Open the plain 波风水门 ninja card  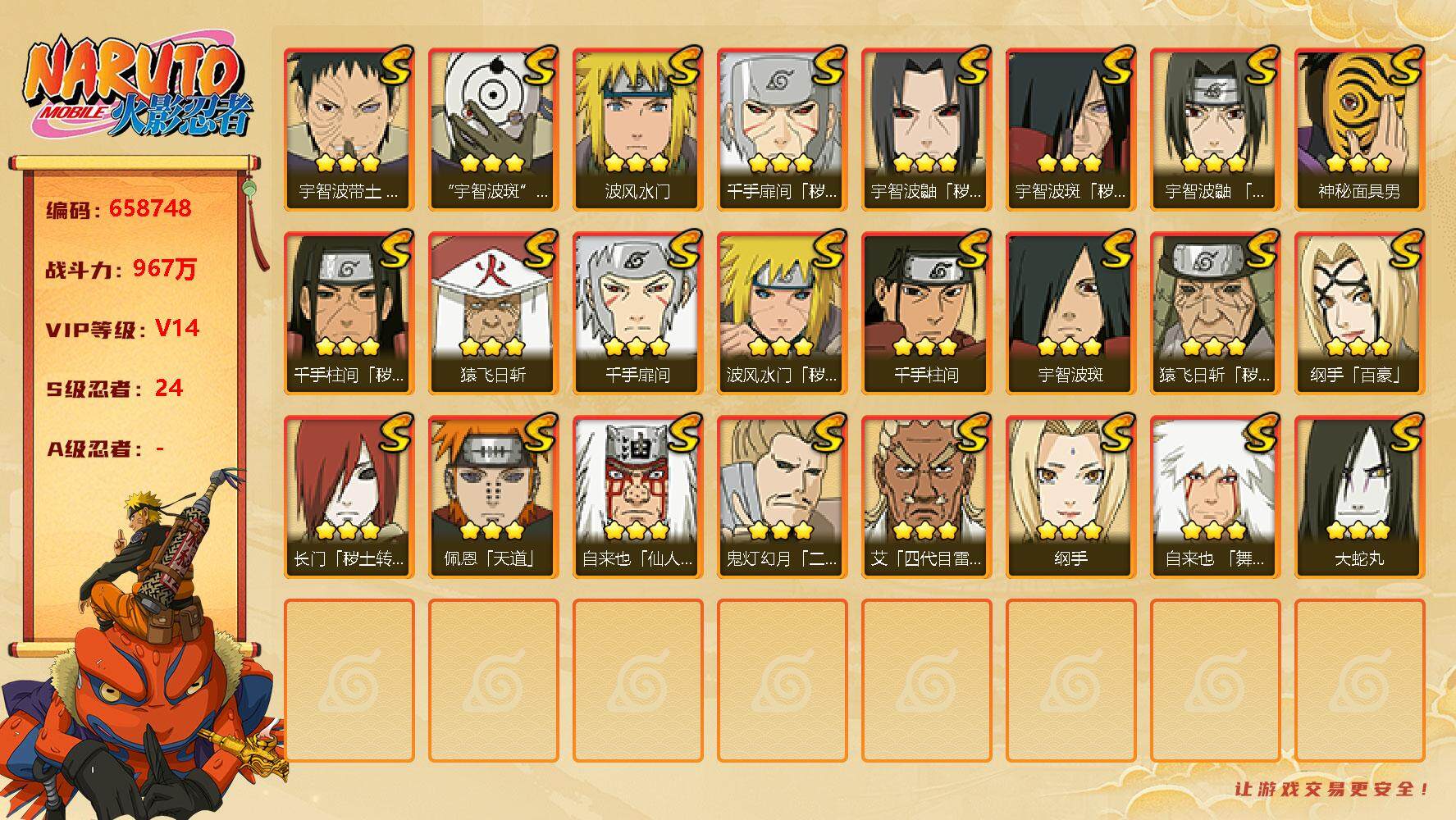[x=637, y=130]
